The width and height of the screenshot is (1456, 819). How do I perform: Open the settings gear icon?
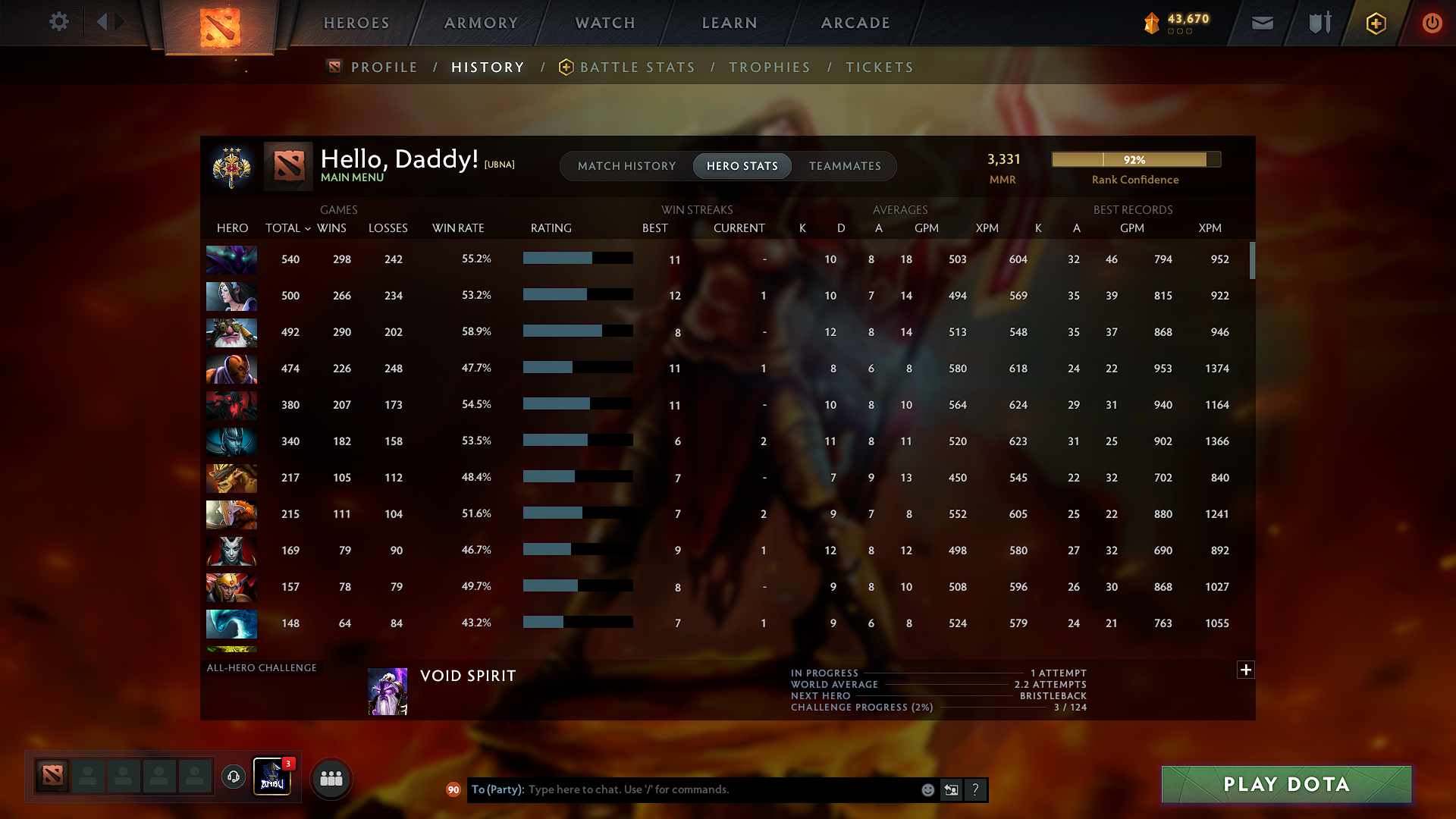(x=59, y=22)
